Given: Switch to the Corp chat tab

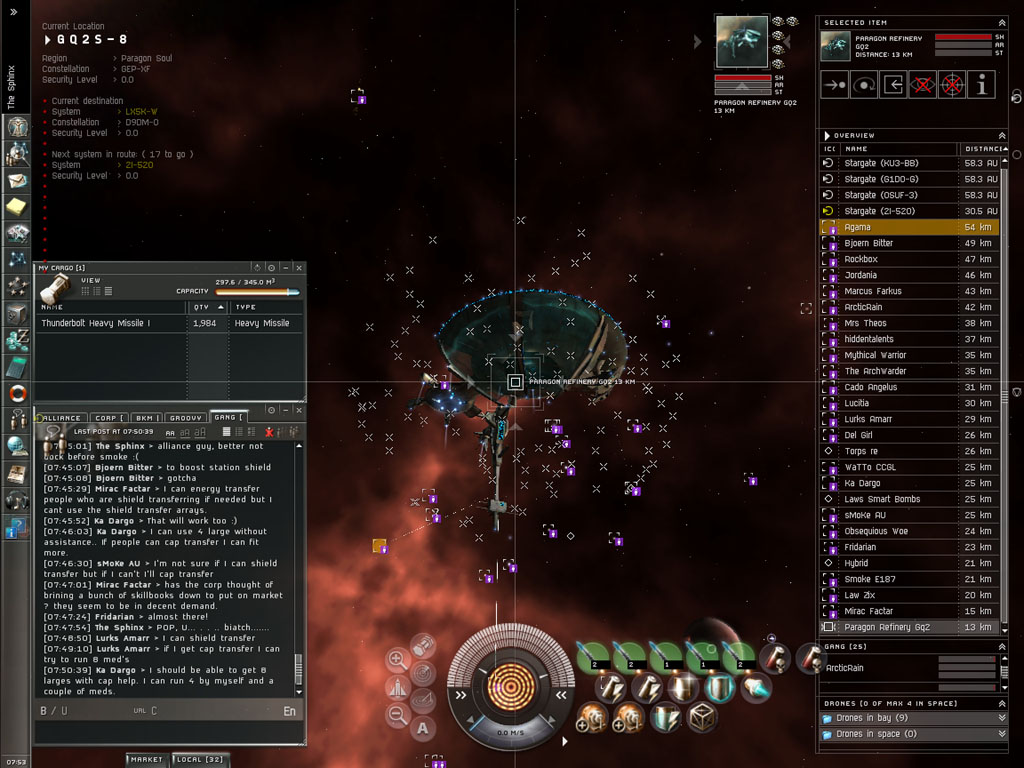Looking at the screenshot, I should [107, 418].
